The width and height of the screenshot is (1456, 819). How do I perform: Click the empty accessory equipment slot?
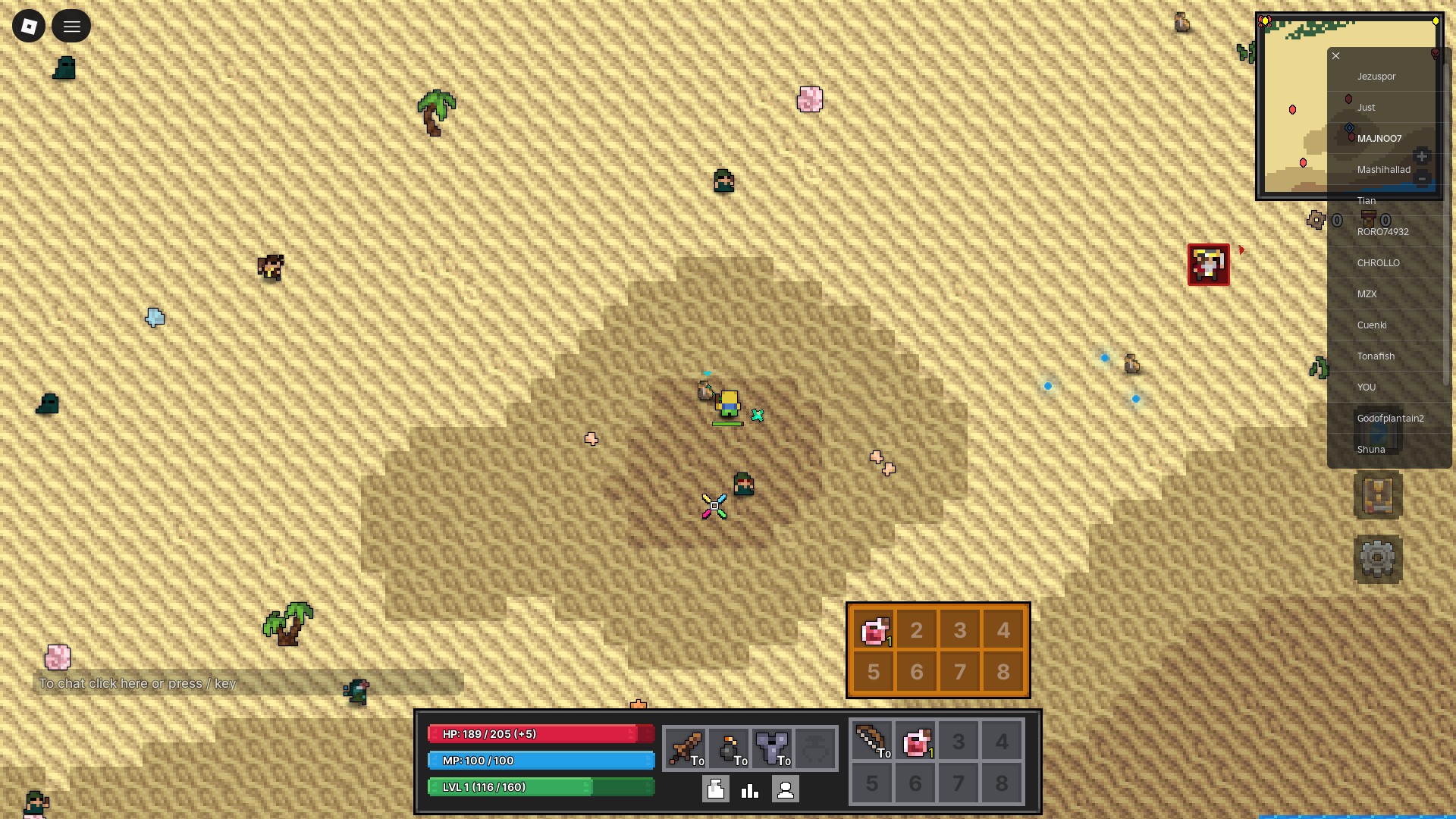point(817,747)
